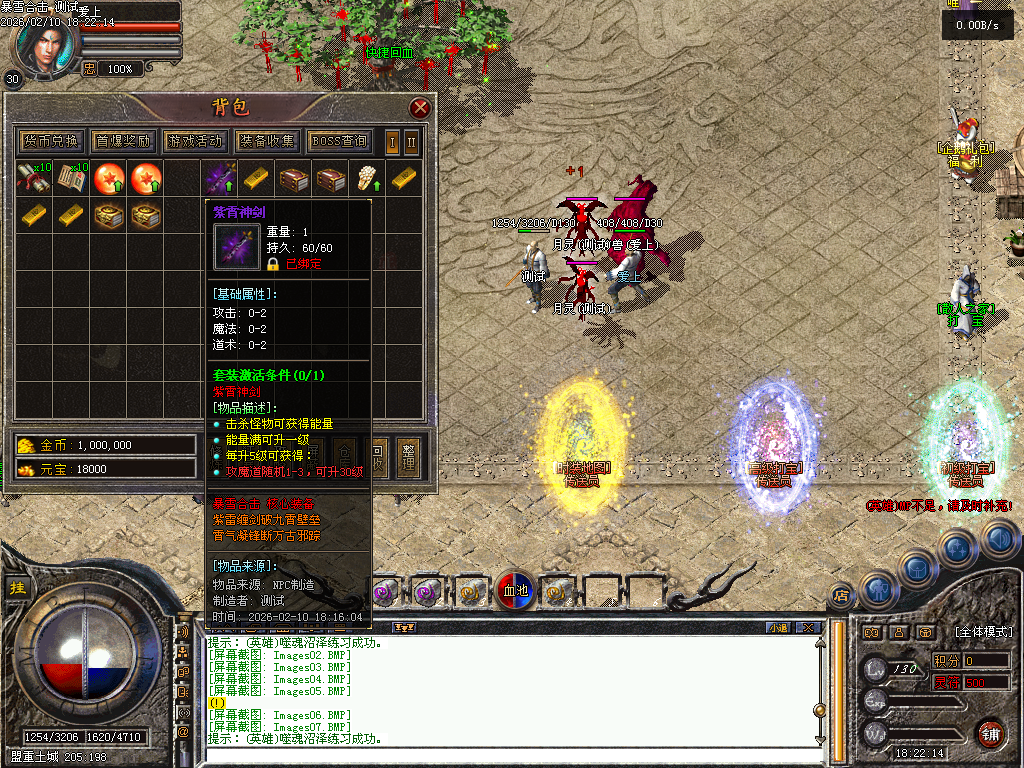Switch the 全体模式 attack mode
1024x768 pixels.
point(983,632)
